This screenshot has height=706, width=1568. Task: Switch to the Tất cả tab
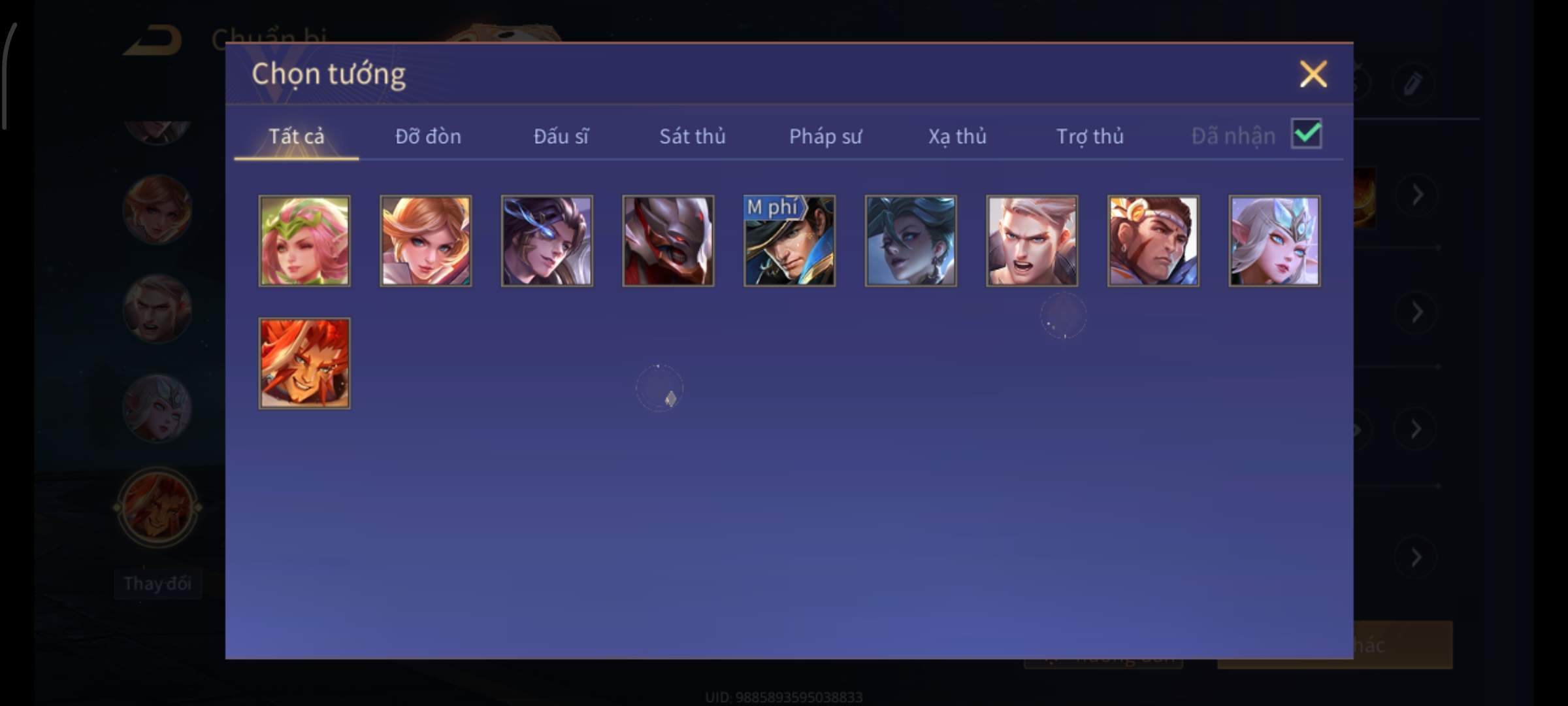pos(296,136)
